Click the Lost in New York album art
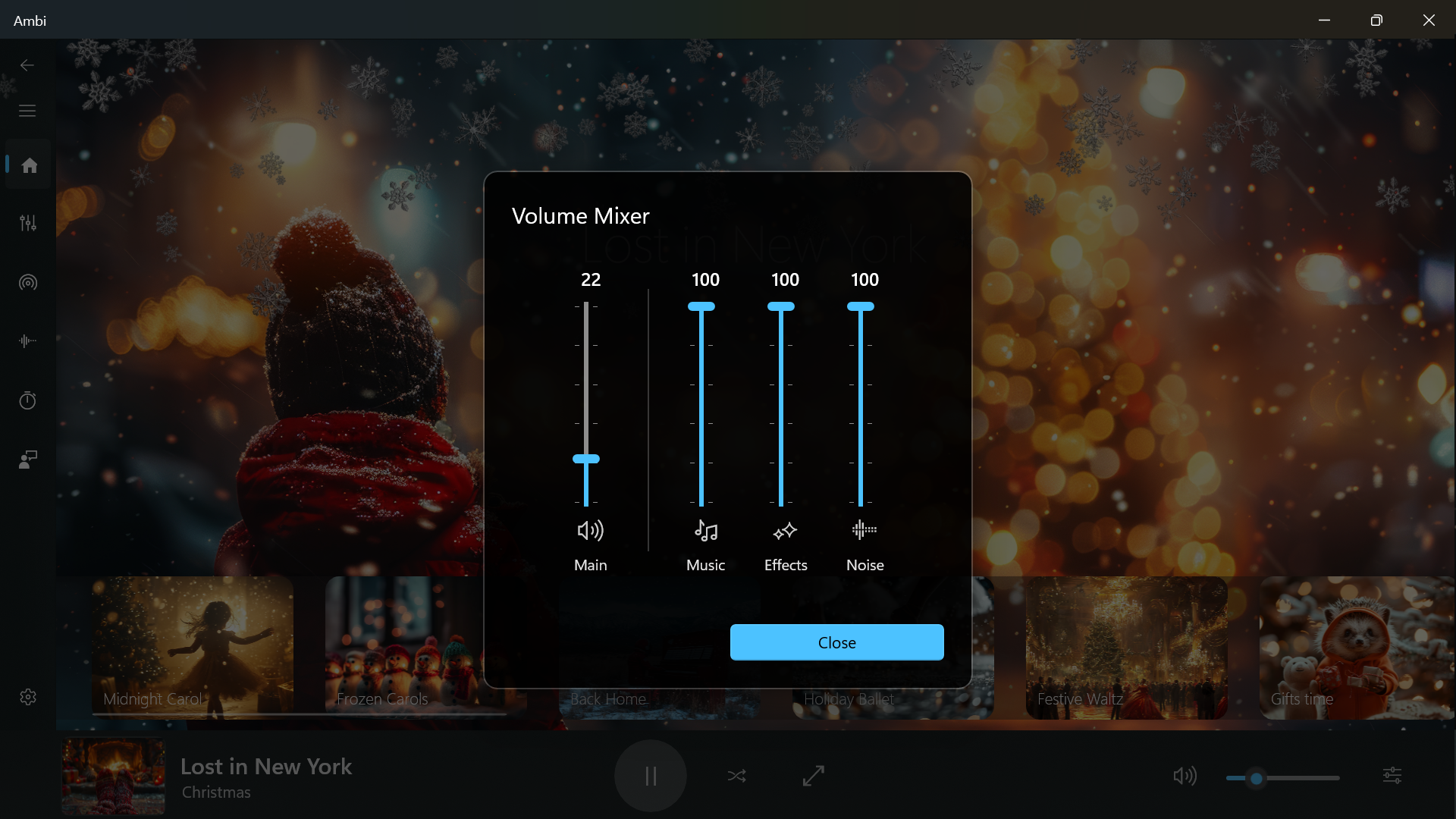This screenshot has width=1456, height=819. click(112, 776)
